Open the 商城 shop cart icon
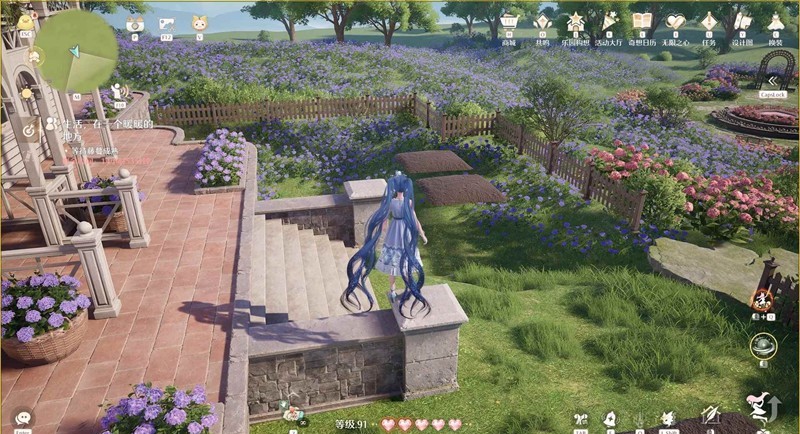Screen dimensions: 800x434 [x=509, y=22]
